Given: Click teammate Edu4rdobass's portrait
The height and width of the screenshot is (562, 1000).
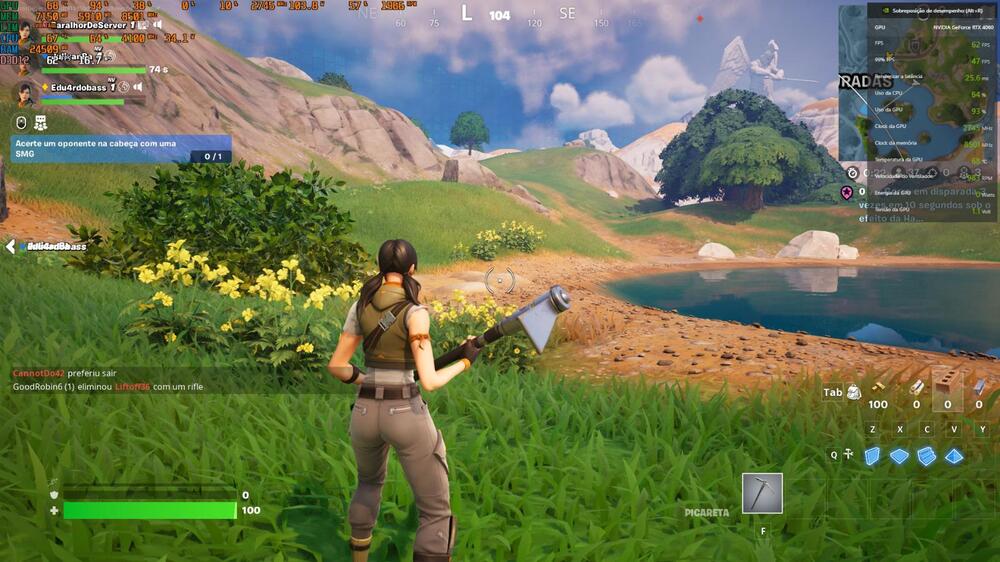Looking at the screenshot, I should point(23,93).
